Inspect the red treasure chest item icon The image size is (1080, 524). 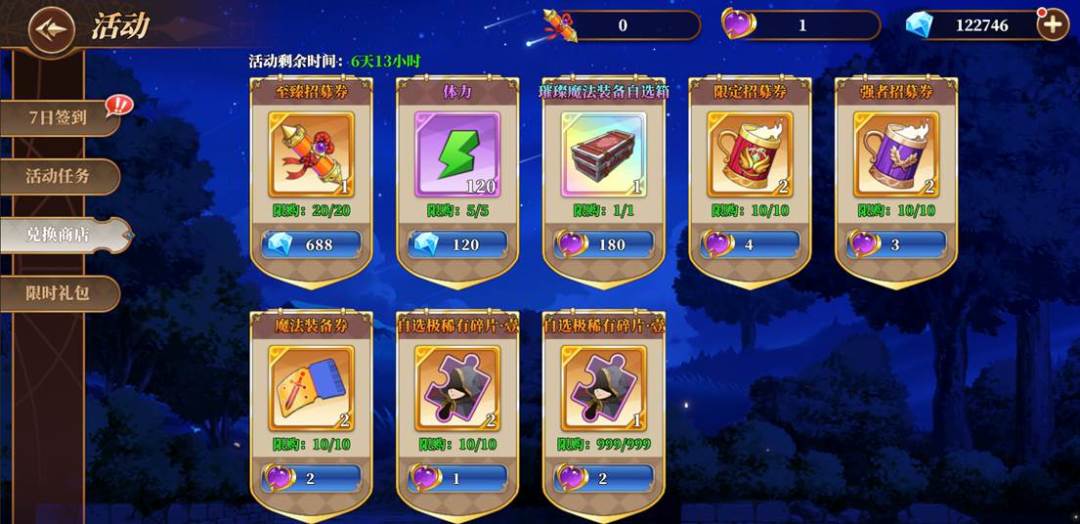pos(604,155)
